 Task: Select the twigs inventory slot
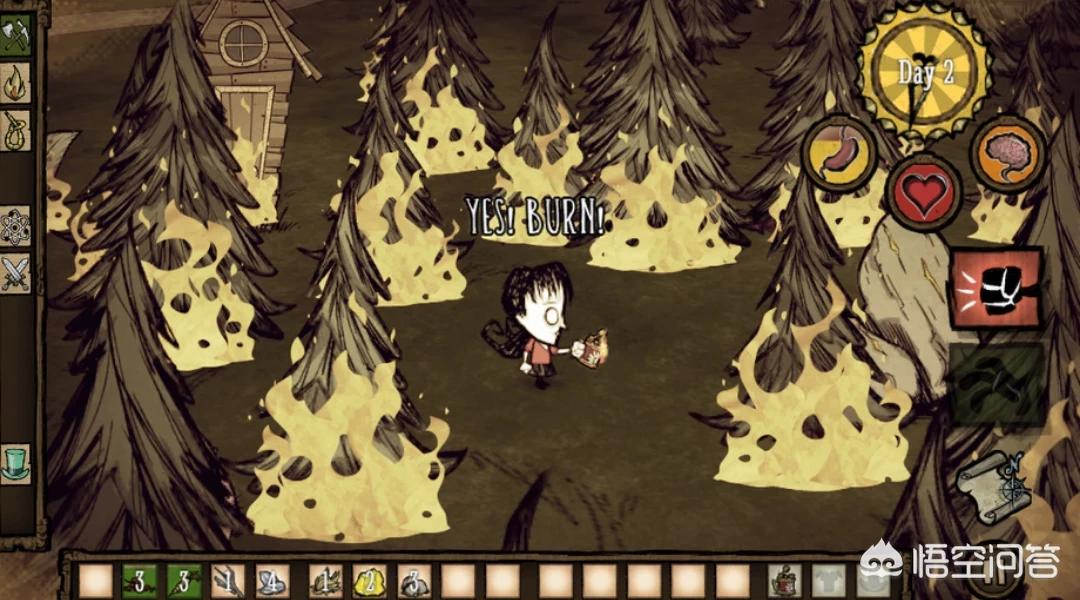(x=228, y=580)
